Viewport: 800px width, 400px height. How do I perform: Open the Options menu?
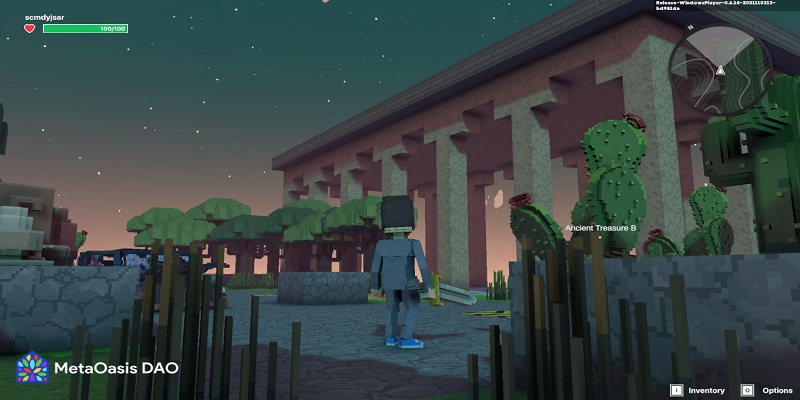click(x=768, y=390)
